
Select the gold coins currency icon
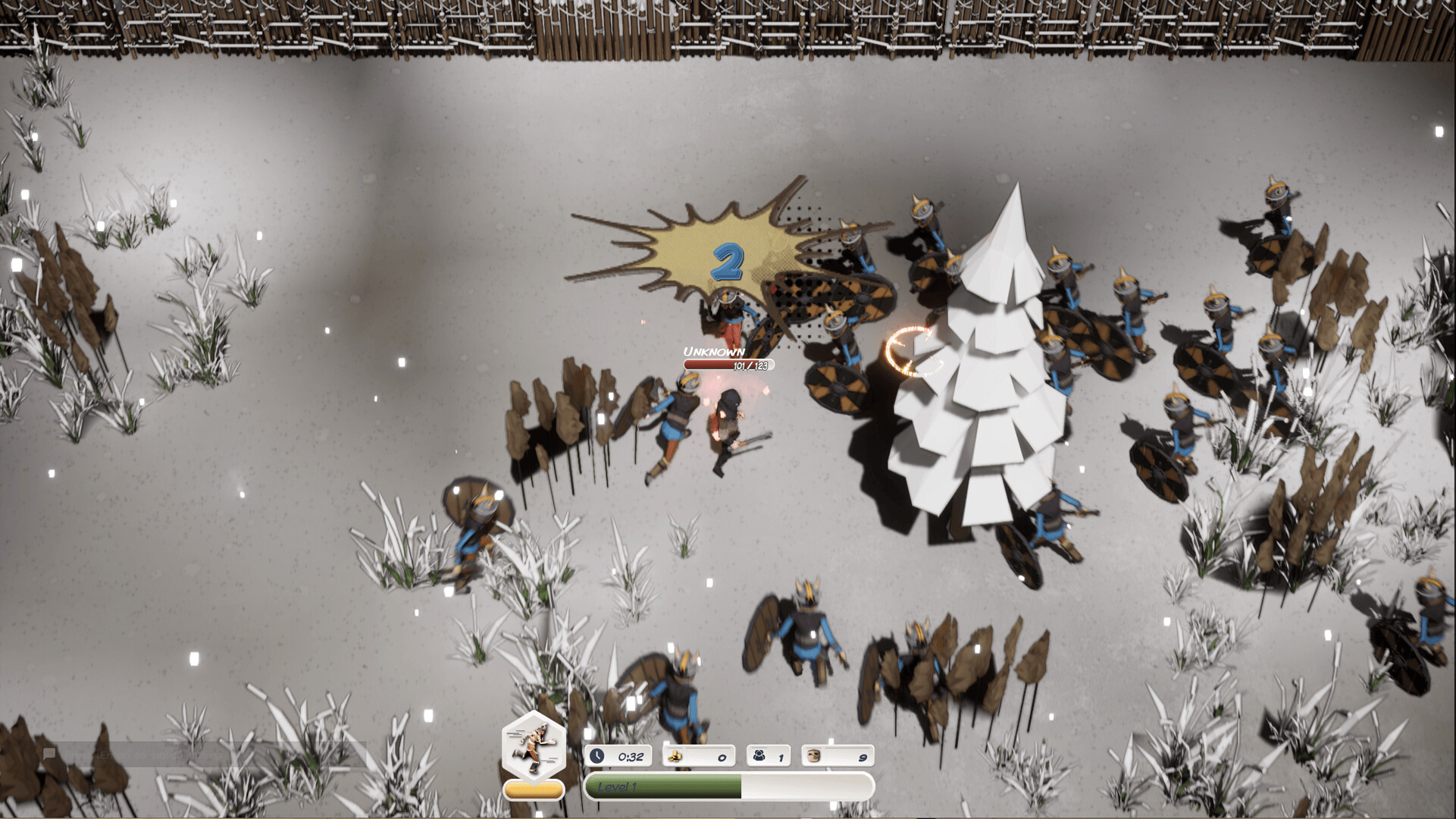click(675, 756)
